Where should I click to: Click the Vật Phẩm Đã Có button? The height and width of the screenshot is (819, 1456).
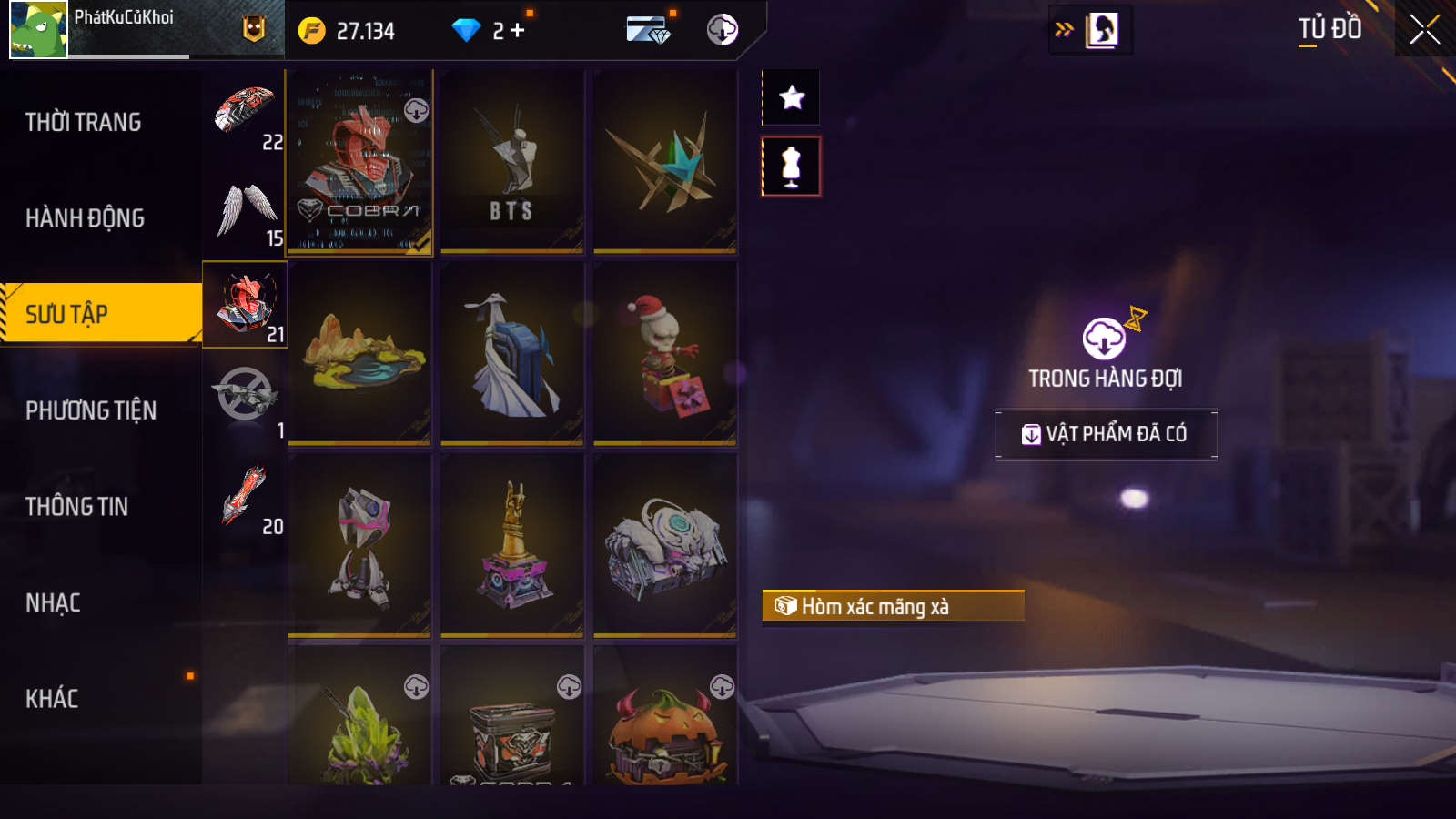coord(1106,434)
